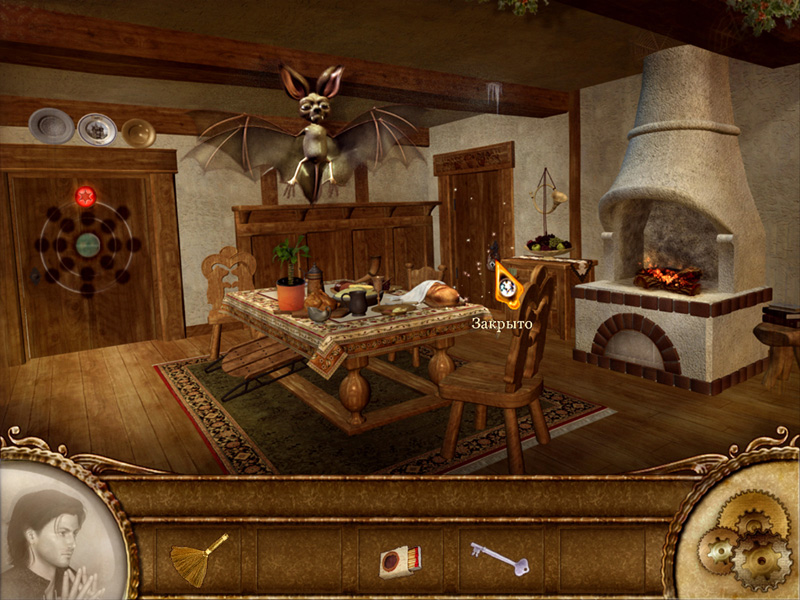Screen dimensions: 800x600
Task: Choose the silver key inventory item
Action: click(x=496, y=558)
